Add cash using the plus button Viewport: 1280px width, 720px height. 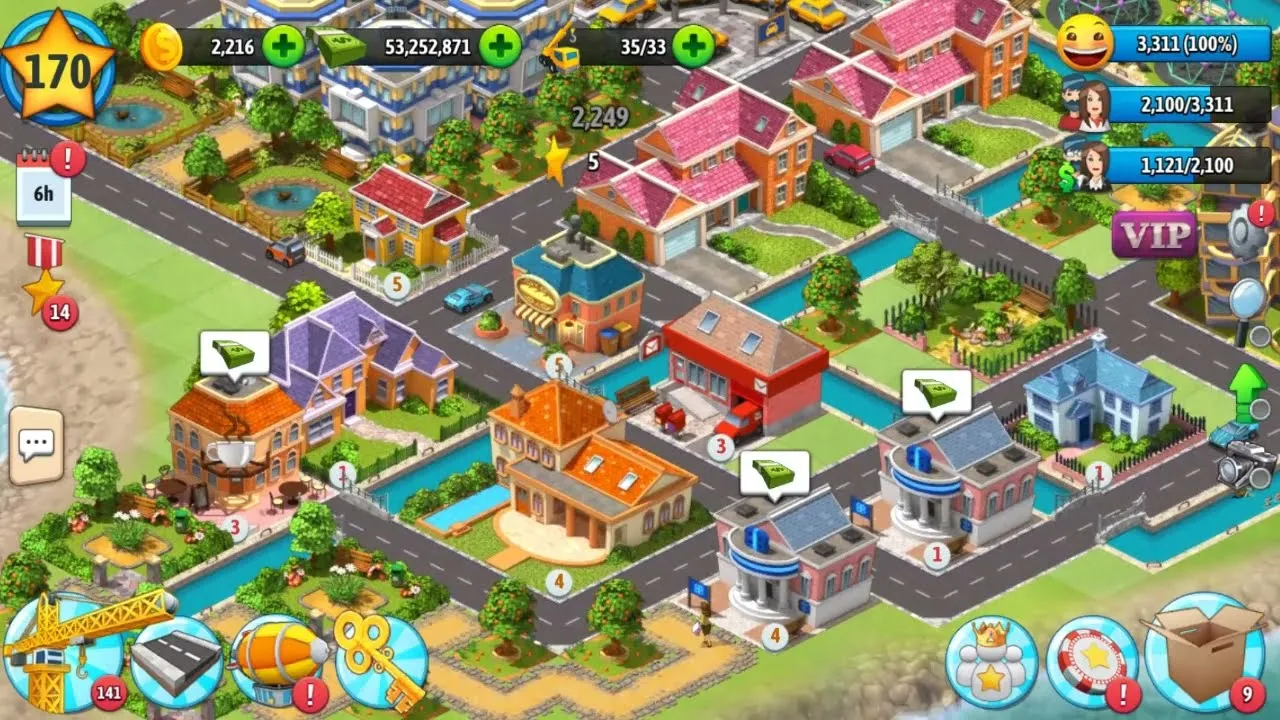pyautogui.click(x=502, y=44)
